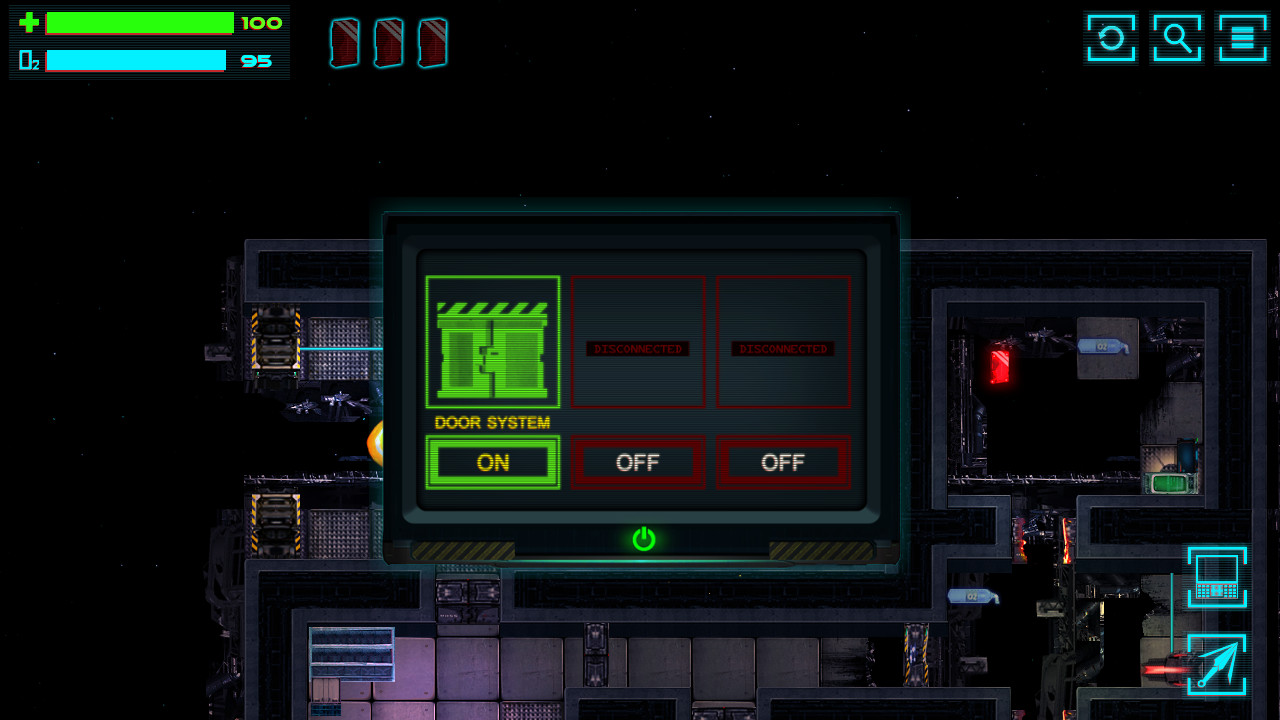Click the rightmost red keycard slot
This screenshot has height=720, width=1280.
[432, 42]
